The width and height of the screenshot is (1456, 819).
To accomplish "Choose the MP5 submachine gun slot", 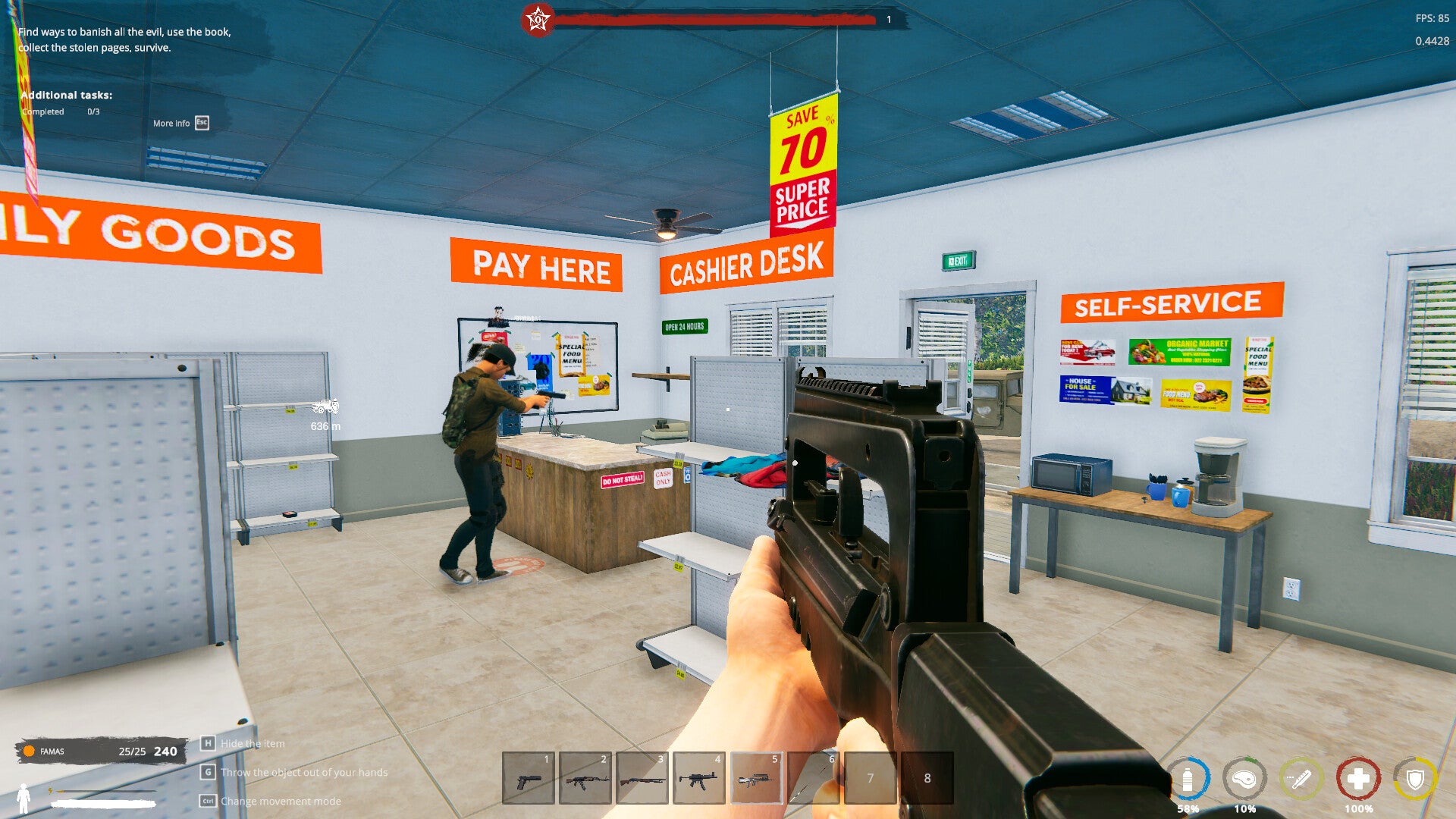I will 698,778.
